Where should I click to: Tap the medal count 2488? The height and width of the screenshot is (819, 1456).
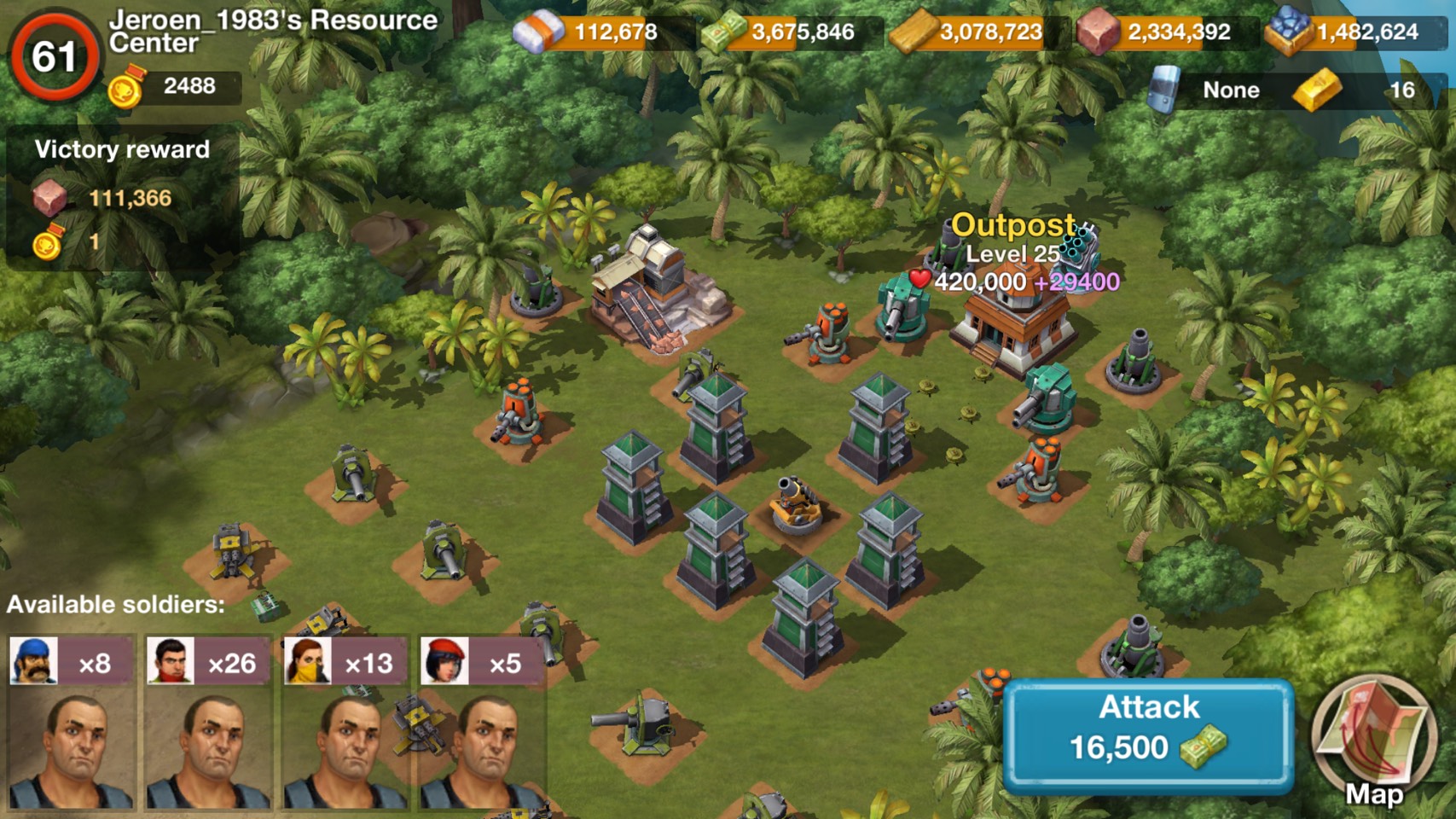(x=175, y=87)
